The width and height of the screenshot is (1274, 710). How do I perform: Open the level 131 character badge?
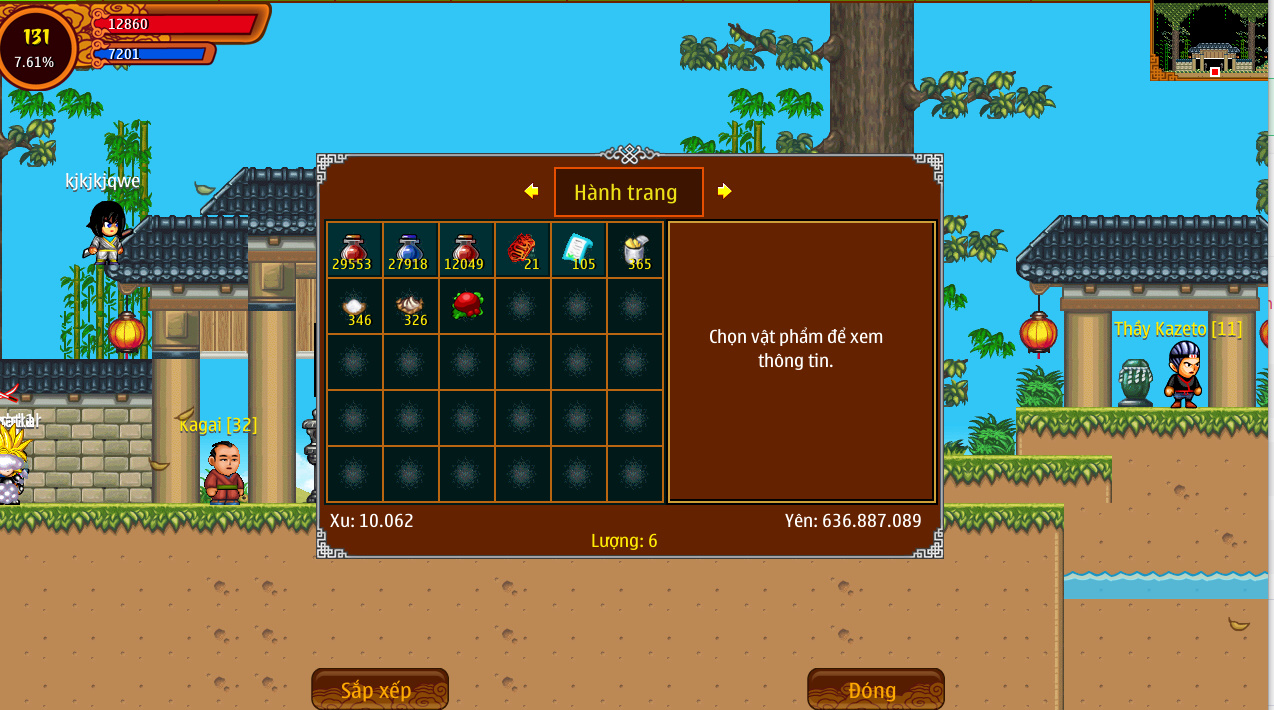36,46
